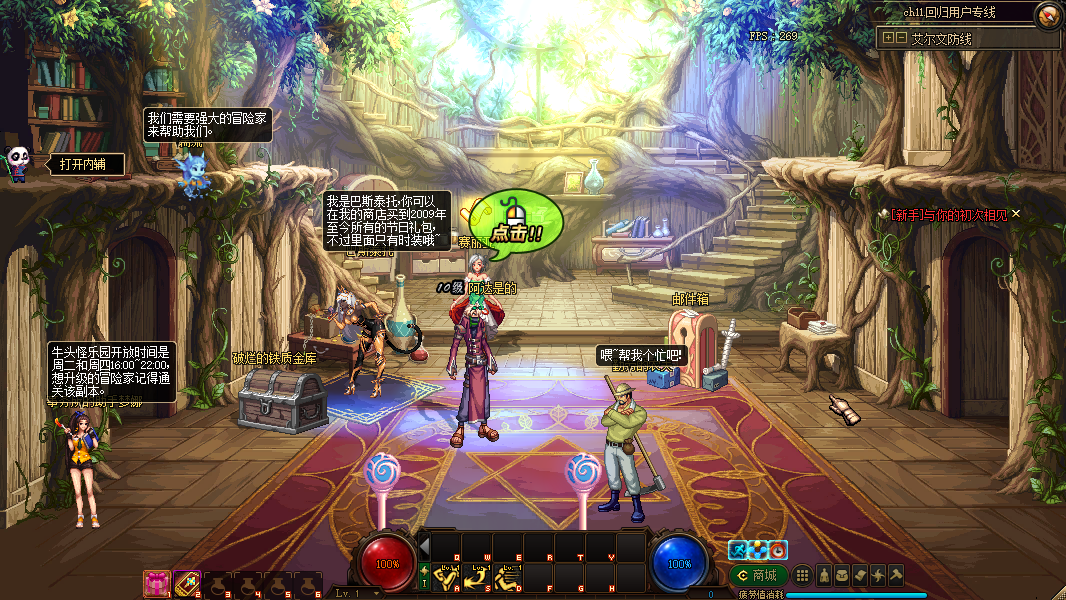1066x600 pixels.
Task: Click the 打开内铺 button
Action: click(83, 164)
